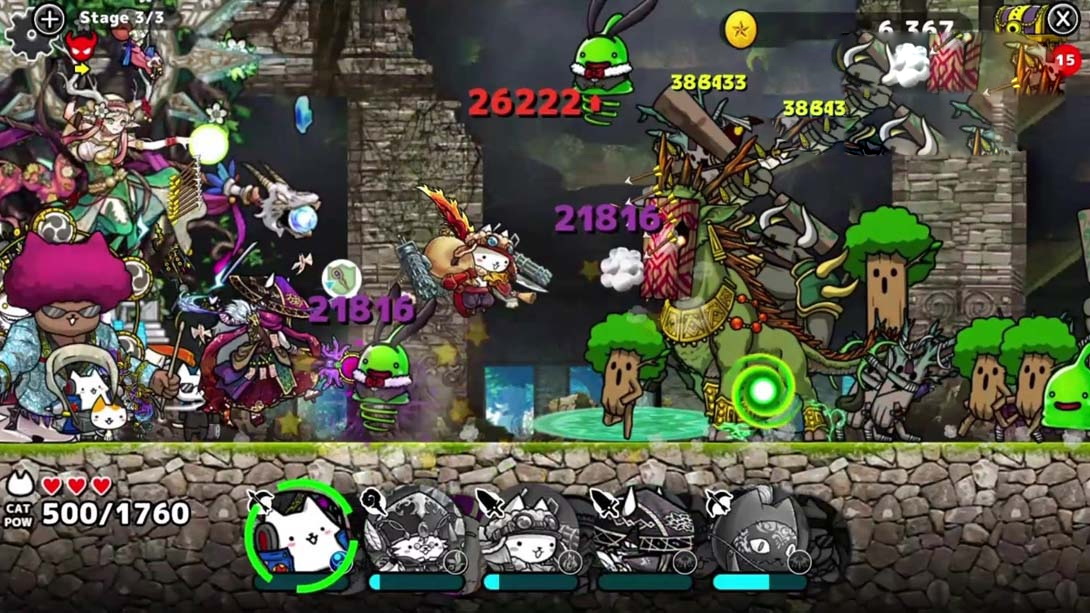Select the red devil boss indicator icon

pos(81,45)
